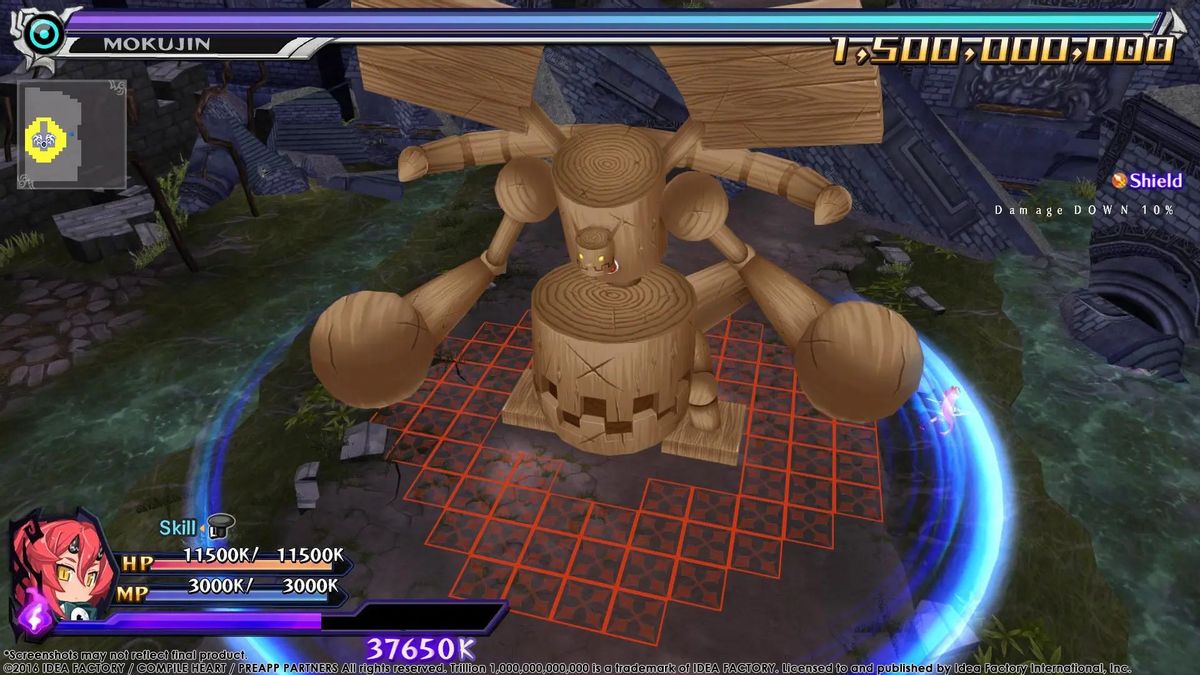The height and width of the screenshot is (675, 1200).
Task: Click the Mokujin boss target emblem
Action: 44,35
